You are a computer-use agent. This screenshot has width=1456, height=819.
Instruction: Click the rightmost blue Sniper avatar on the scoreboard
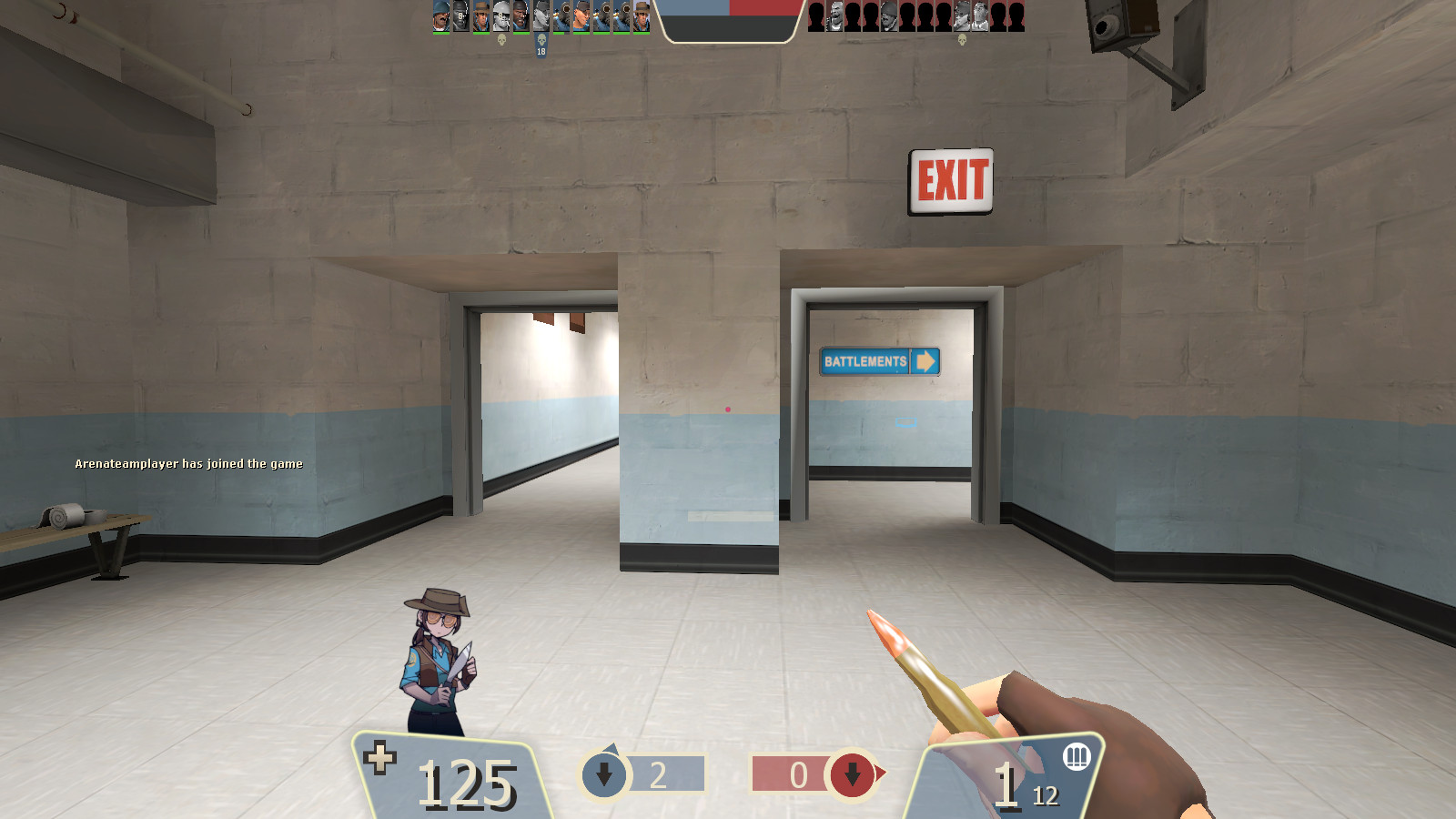(x=642, y=18)
